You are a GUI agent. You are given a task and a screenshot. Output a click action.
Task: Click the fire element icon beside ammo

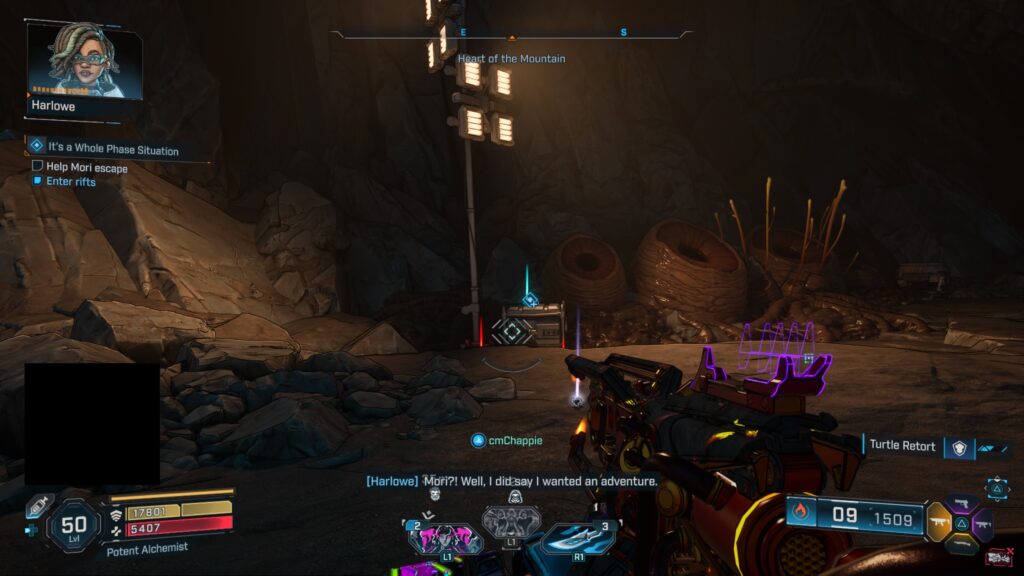pyautogui.click(x=800, y=514)
